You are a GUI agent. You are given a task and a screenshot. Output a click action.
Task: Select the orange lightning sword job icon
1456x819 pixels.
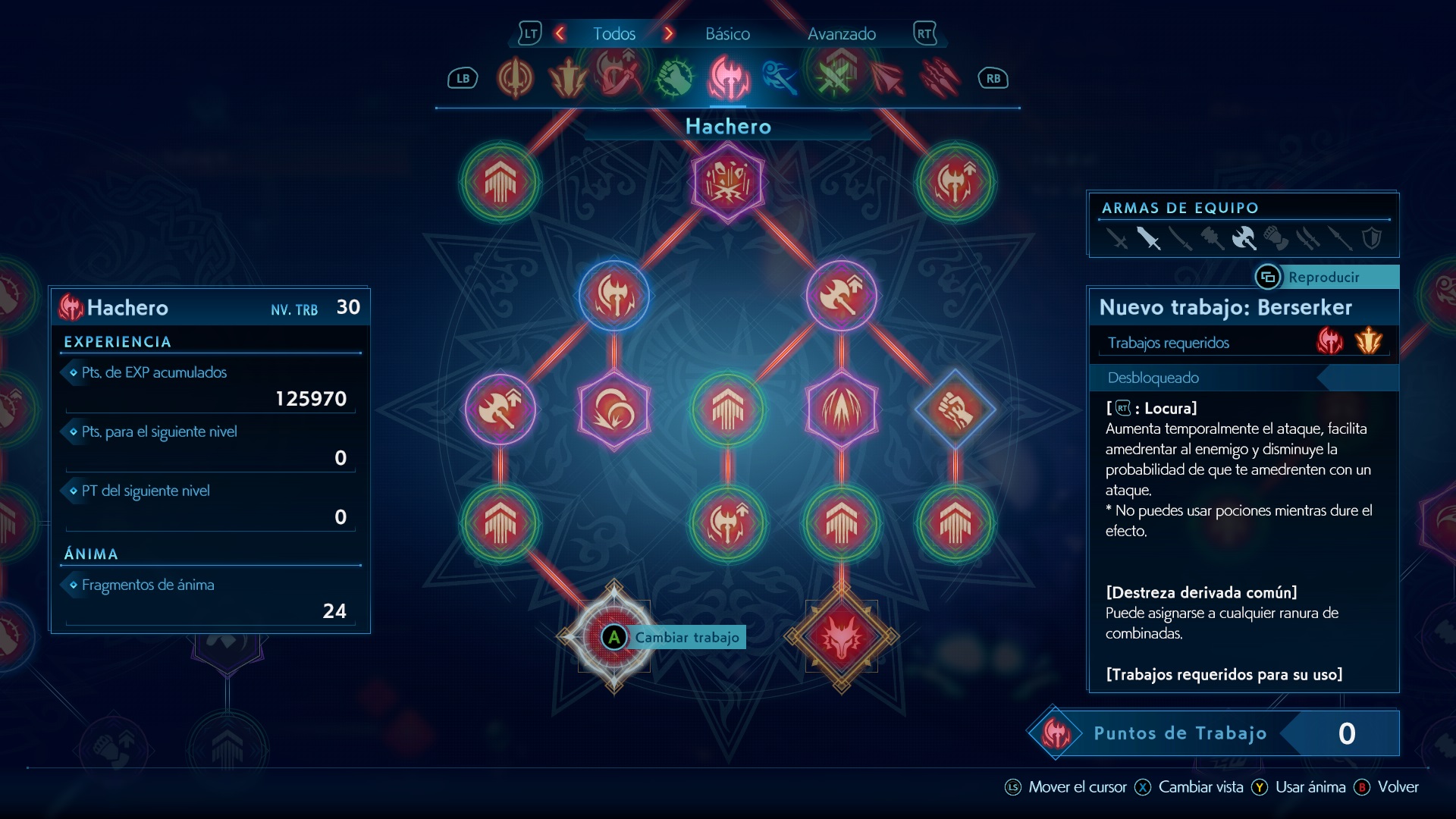click(568, 78)
